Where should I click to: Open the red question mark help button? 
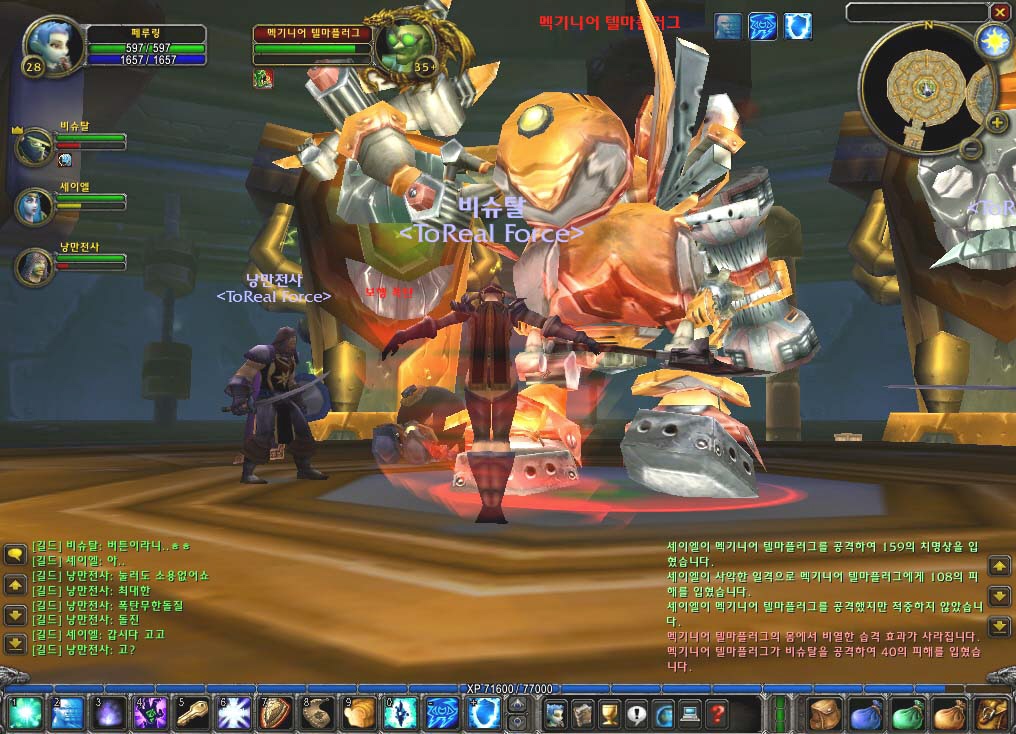tap(716, 714)
